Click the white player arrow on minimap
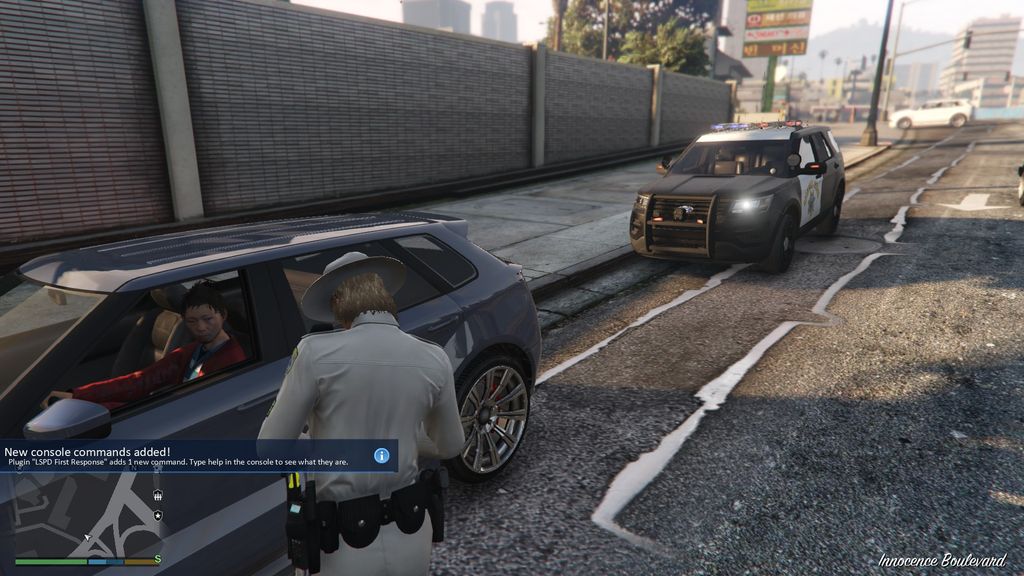The width and height of the screenshot is (1024, 576). click(x=87, y=537)
